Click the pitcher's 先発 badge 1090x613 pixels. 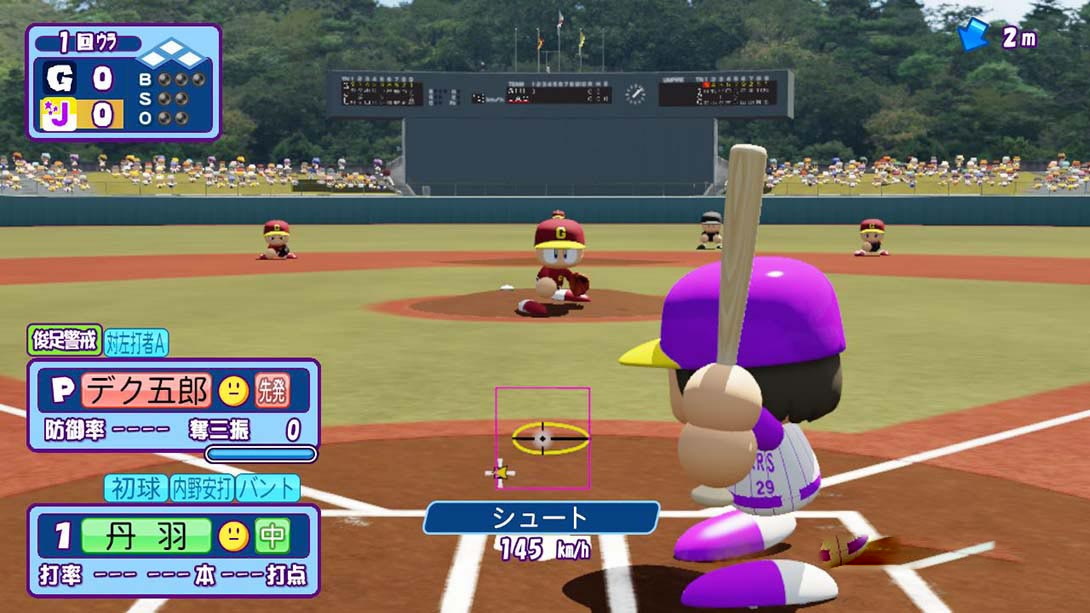(272, 390)
